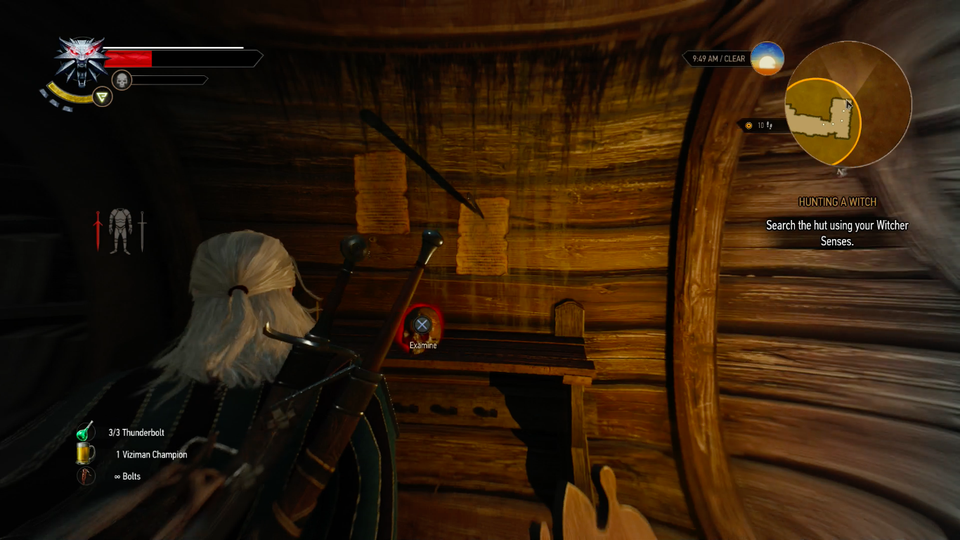Click the sun weather icon
Image resolution: width=960 pixels, height=540 pixels.
pyautogui.click(x=767, y=58)
